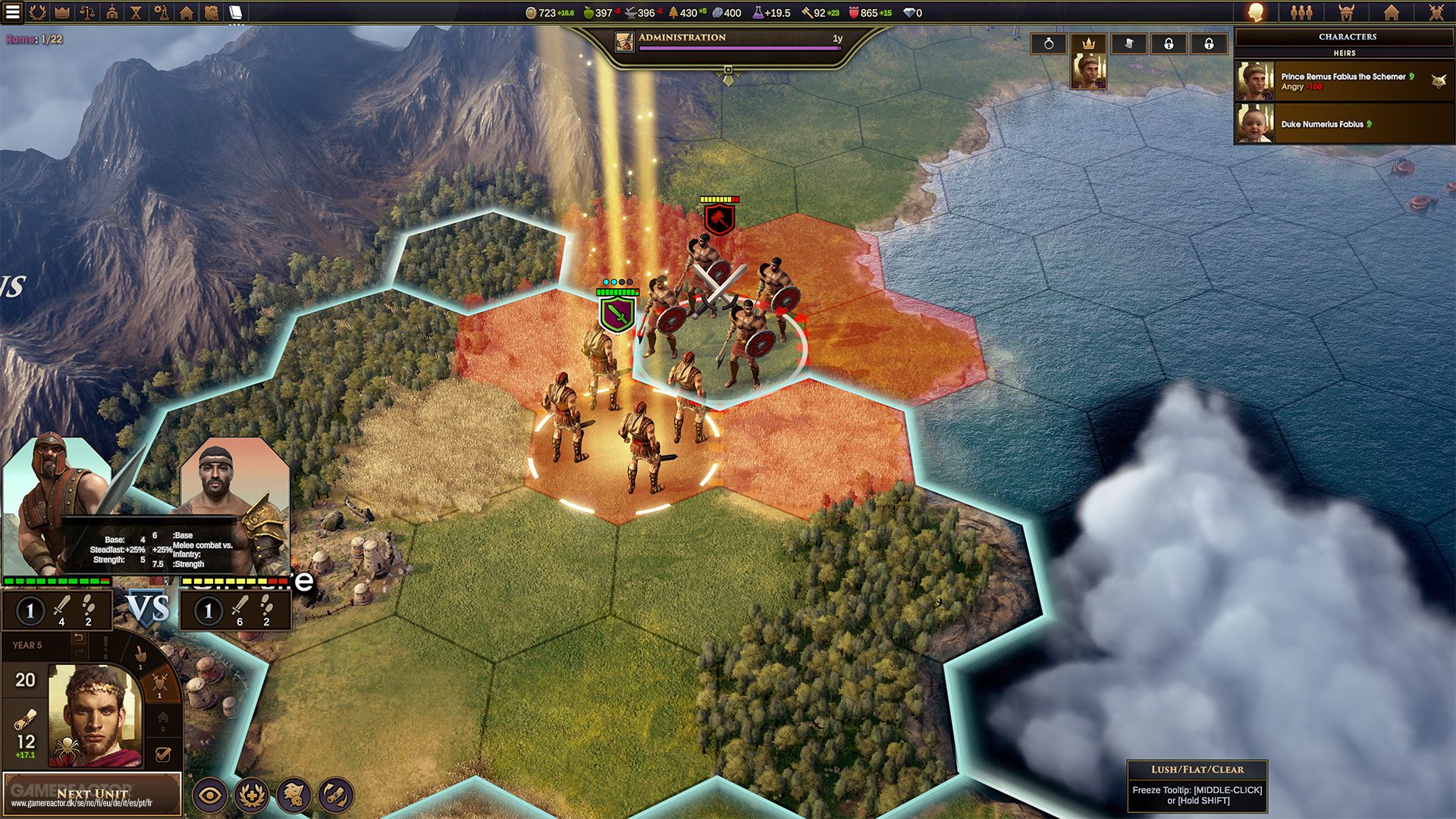1456x819 pixels.
Task: Open the hamburger game menu
Action: (11, 14)
